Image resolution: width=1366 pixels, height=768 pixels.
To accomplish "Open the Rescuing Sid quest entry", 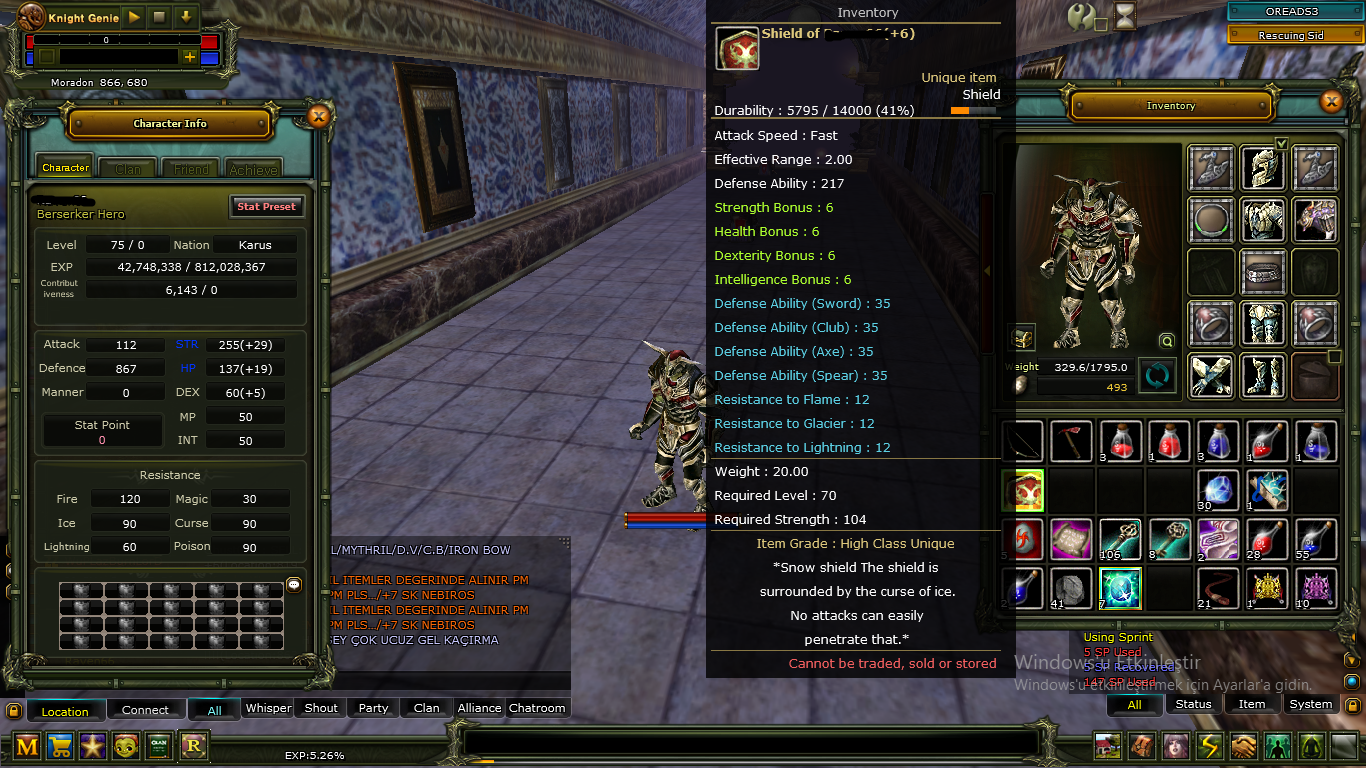I will (x=1294, y=33).
